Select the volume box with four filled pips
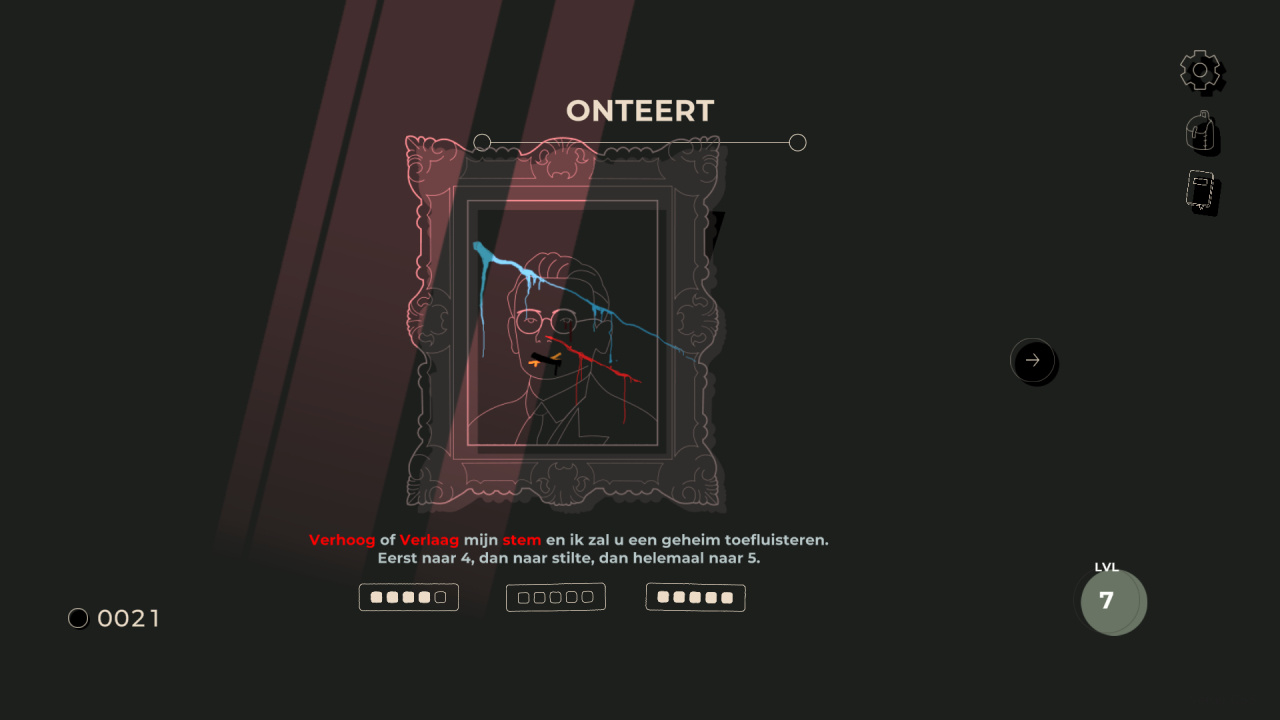 coord(408,597)
